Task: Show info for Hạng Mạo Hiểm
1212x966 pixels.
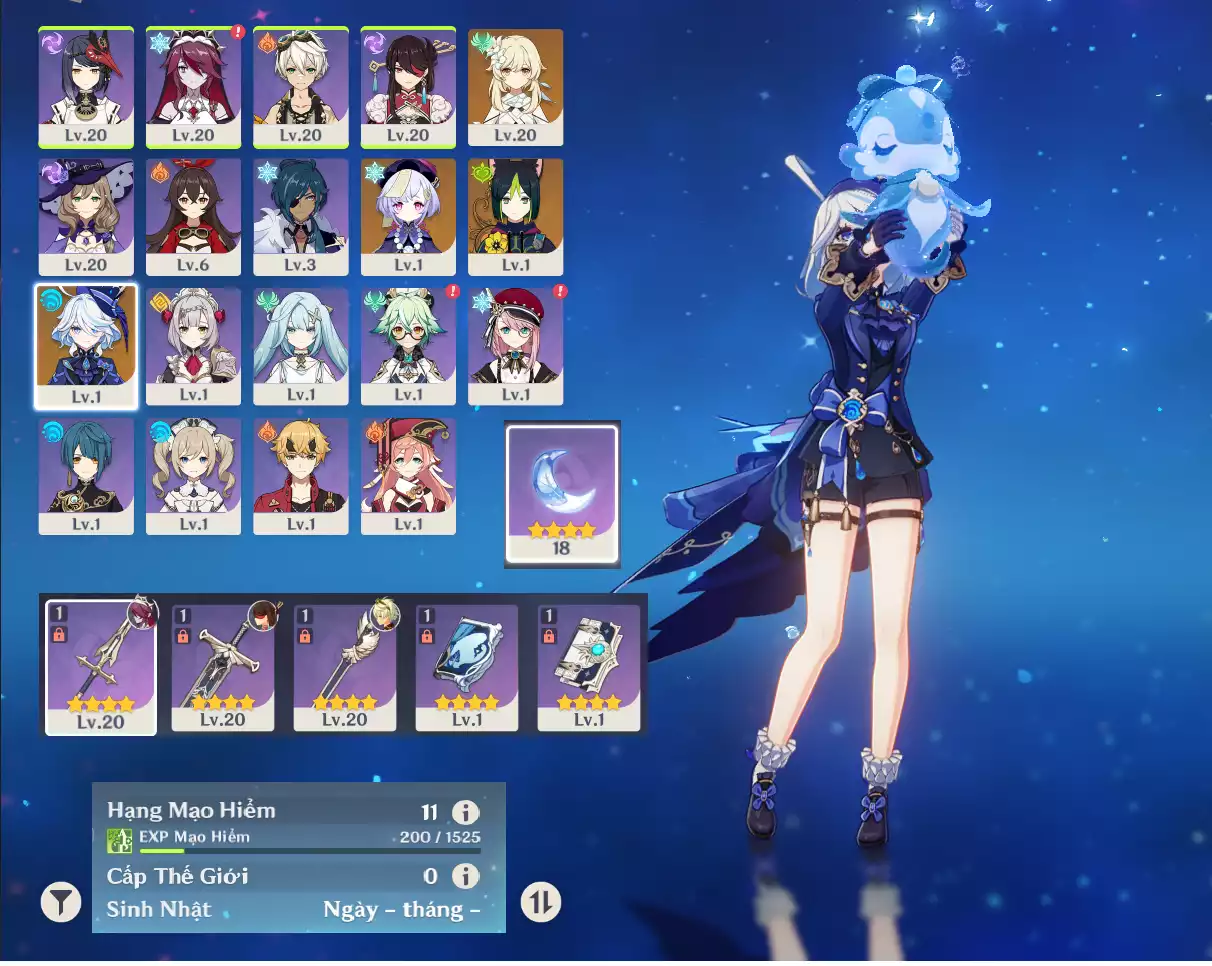Action: [465, 812]
